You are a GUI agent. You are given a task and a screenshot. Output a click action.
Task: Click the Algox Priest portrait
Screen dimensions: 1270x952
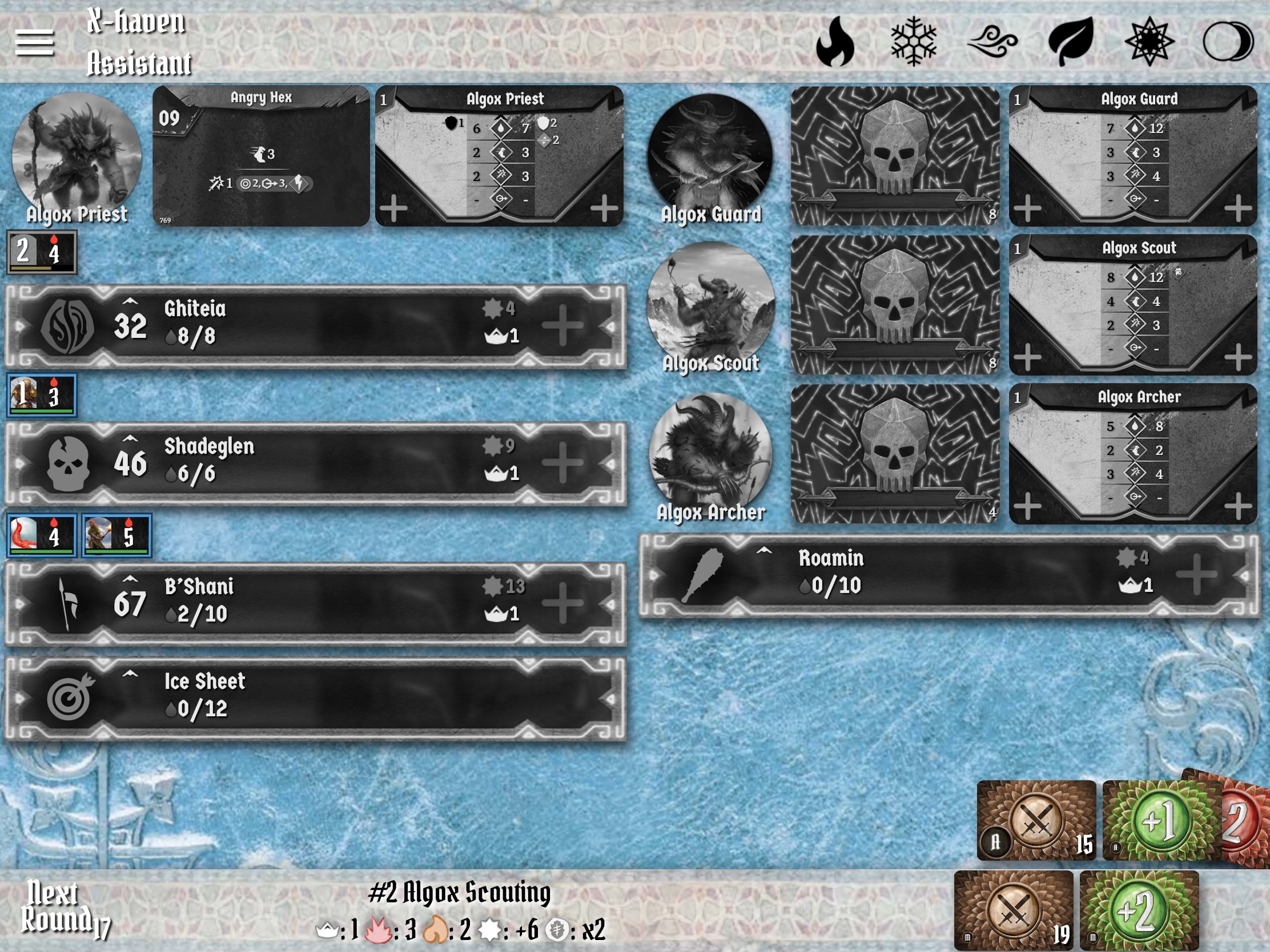[77, 156]
